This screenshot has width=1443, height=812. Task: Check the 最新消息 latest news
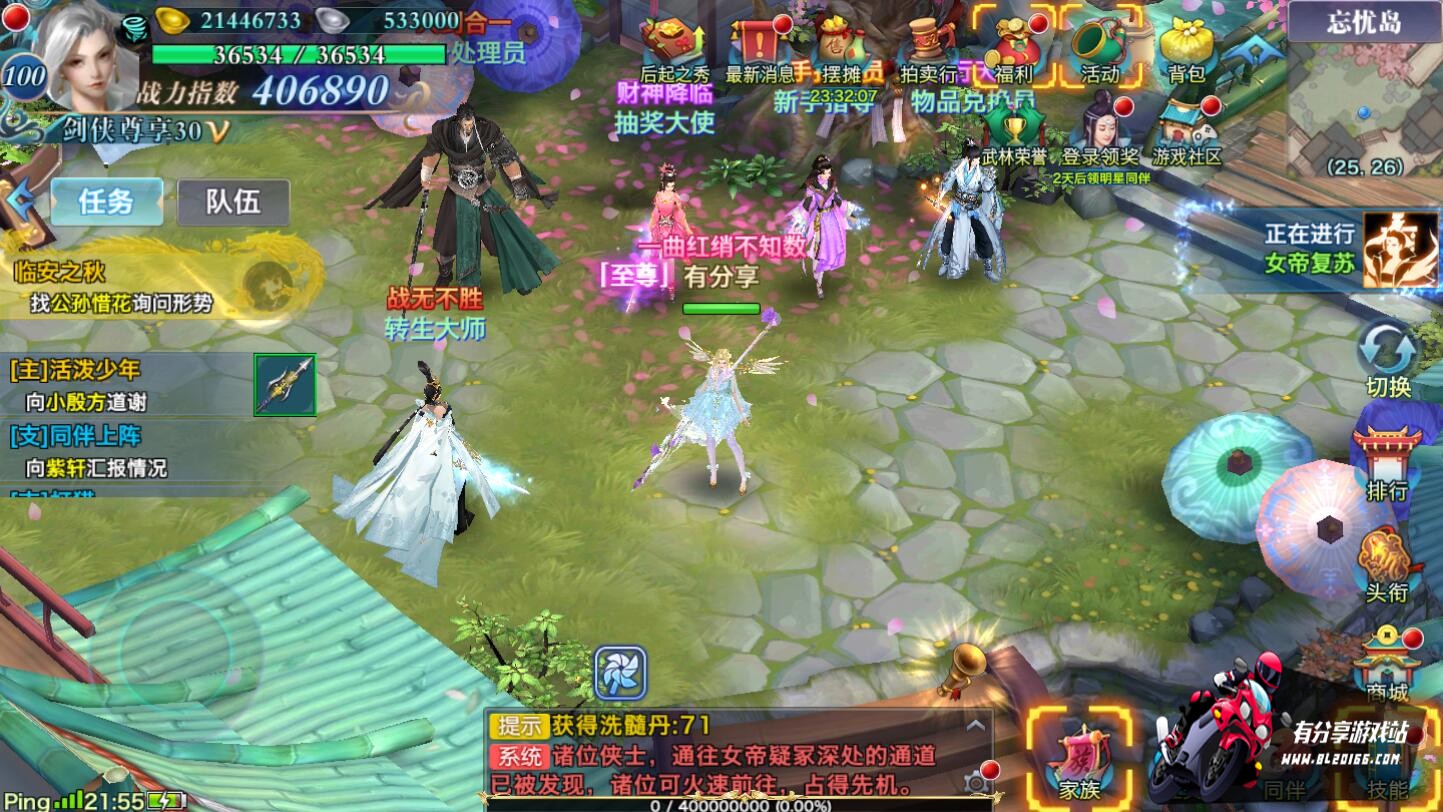(758, 47)
